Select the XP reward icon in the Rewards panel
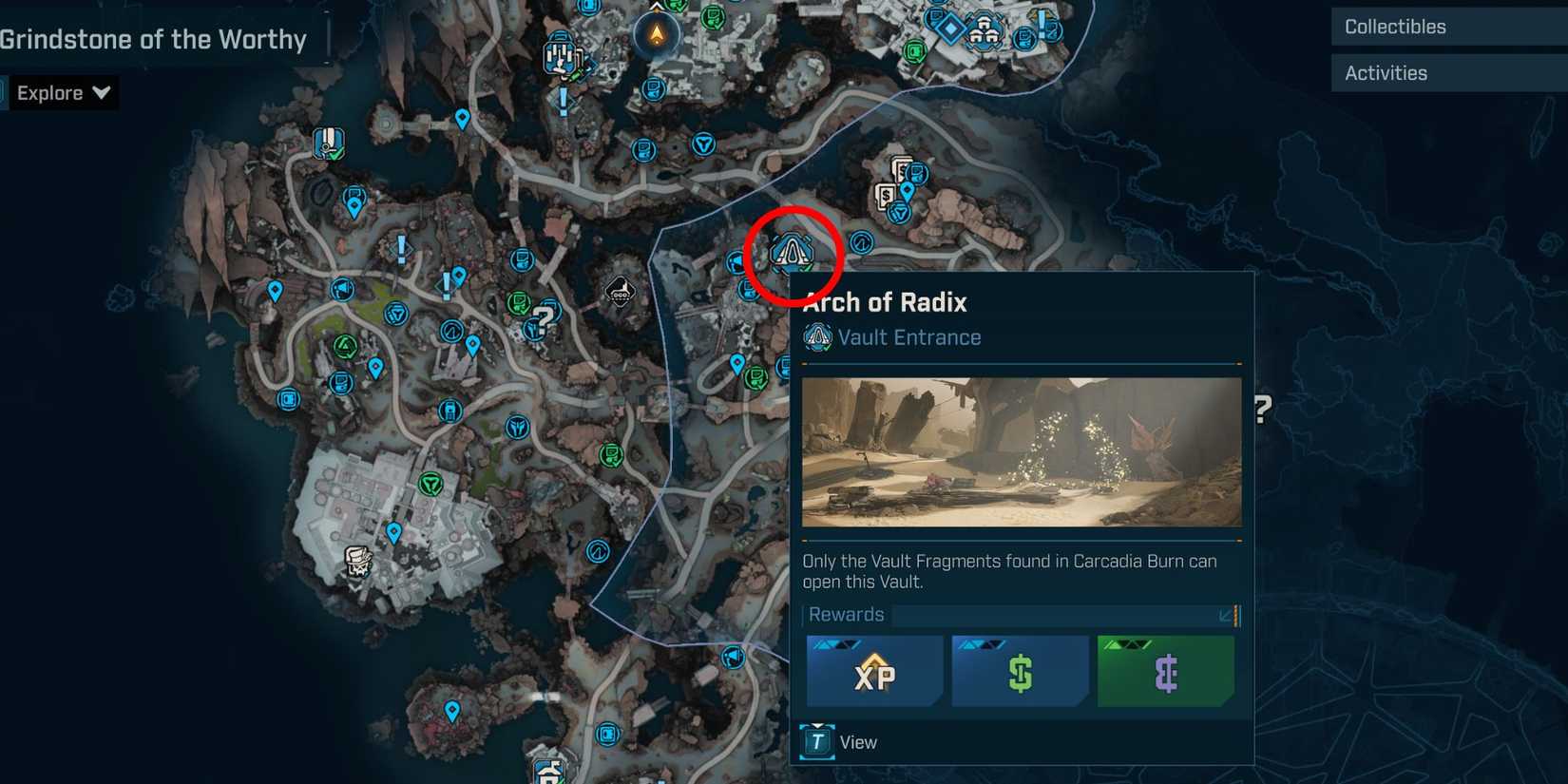Image resolution: width=1568 pixels, height=784 pixels. (874, 671)
